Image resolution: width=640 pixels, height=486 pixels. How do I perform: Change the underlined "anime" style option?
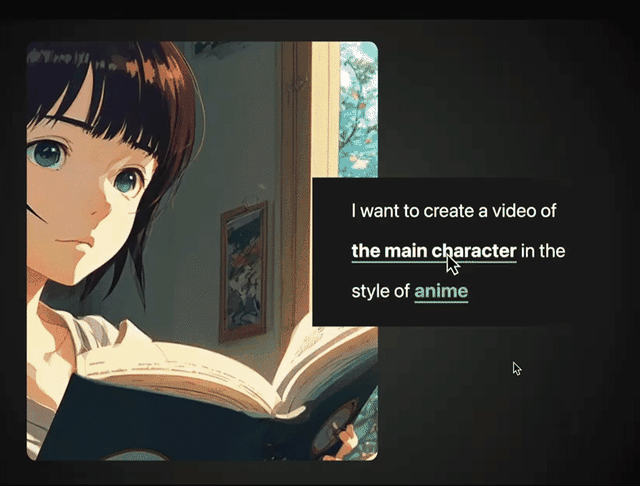tap(441, 292)
